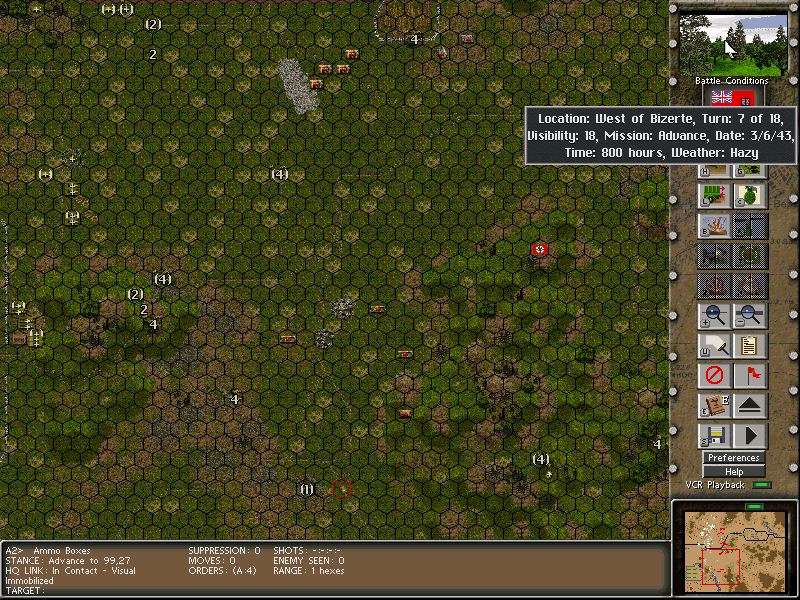The height and width of the screenshot is (600, 800).
Task: Open the clipboard report button
Action: pyautogui.click(x=750, y=346)
